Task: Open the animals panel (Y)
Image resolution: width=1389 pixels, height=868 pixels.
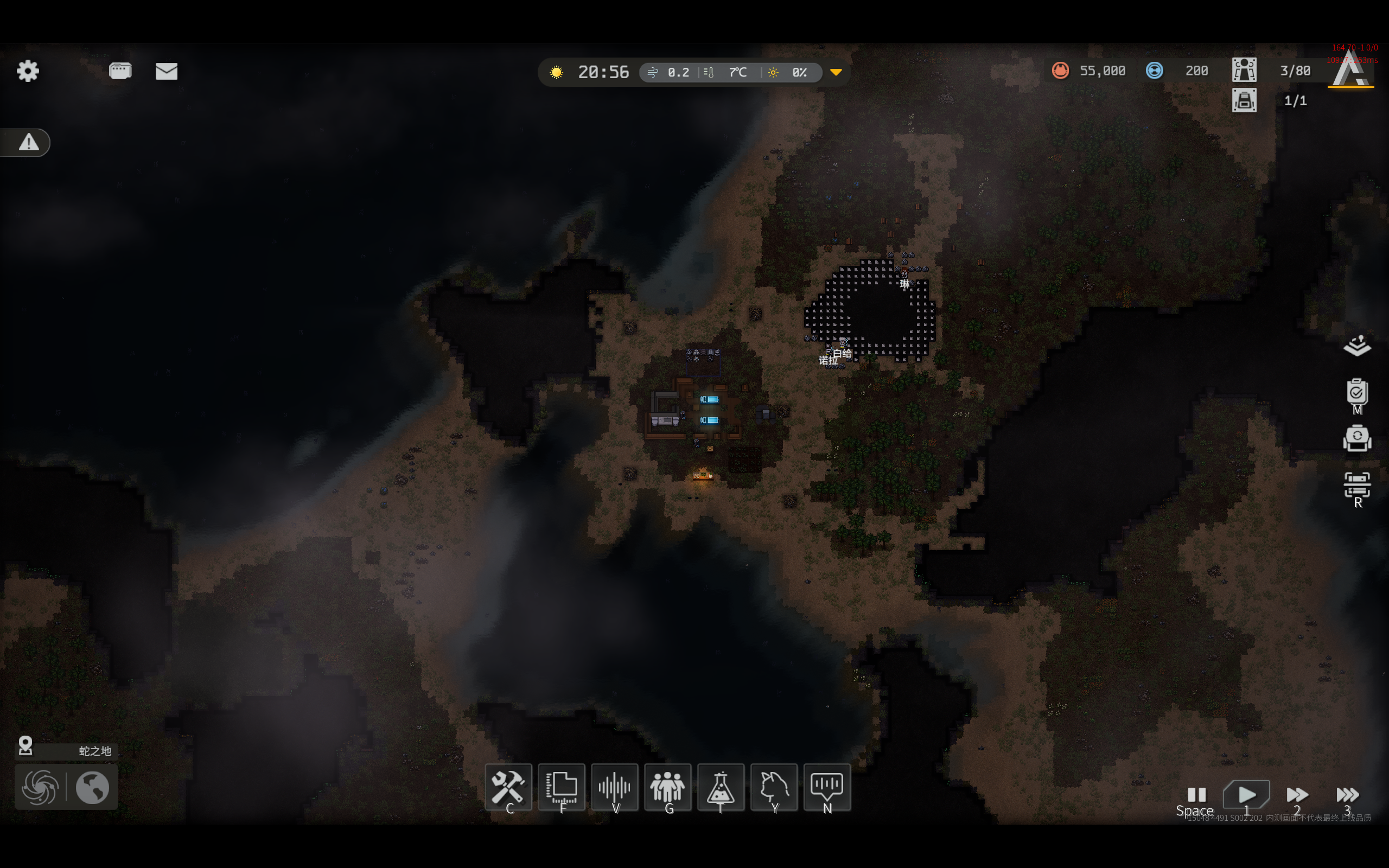Action: (774, 787)
